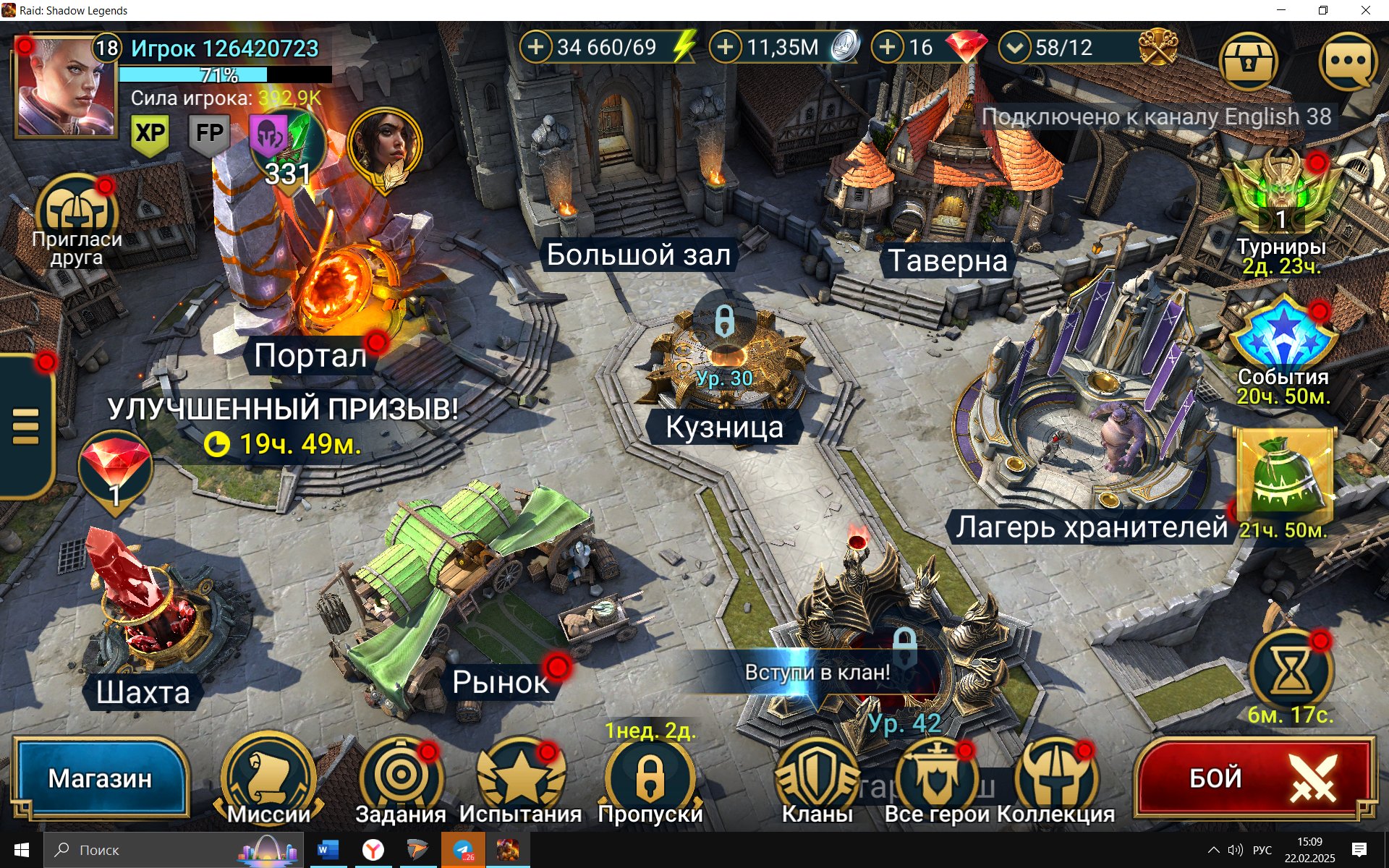Open the chat speech bubble
Image resolution: width=1389 pixels, height=868 pixels.
[x=1348, y=62]
